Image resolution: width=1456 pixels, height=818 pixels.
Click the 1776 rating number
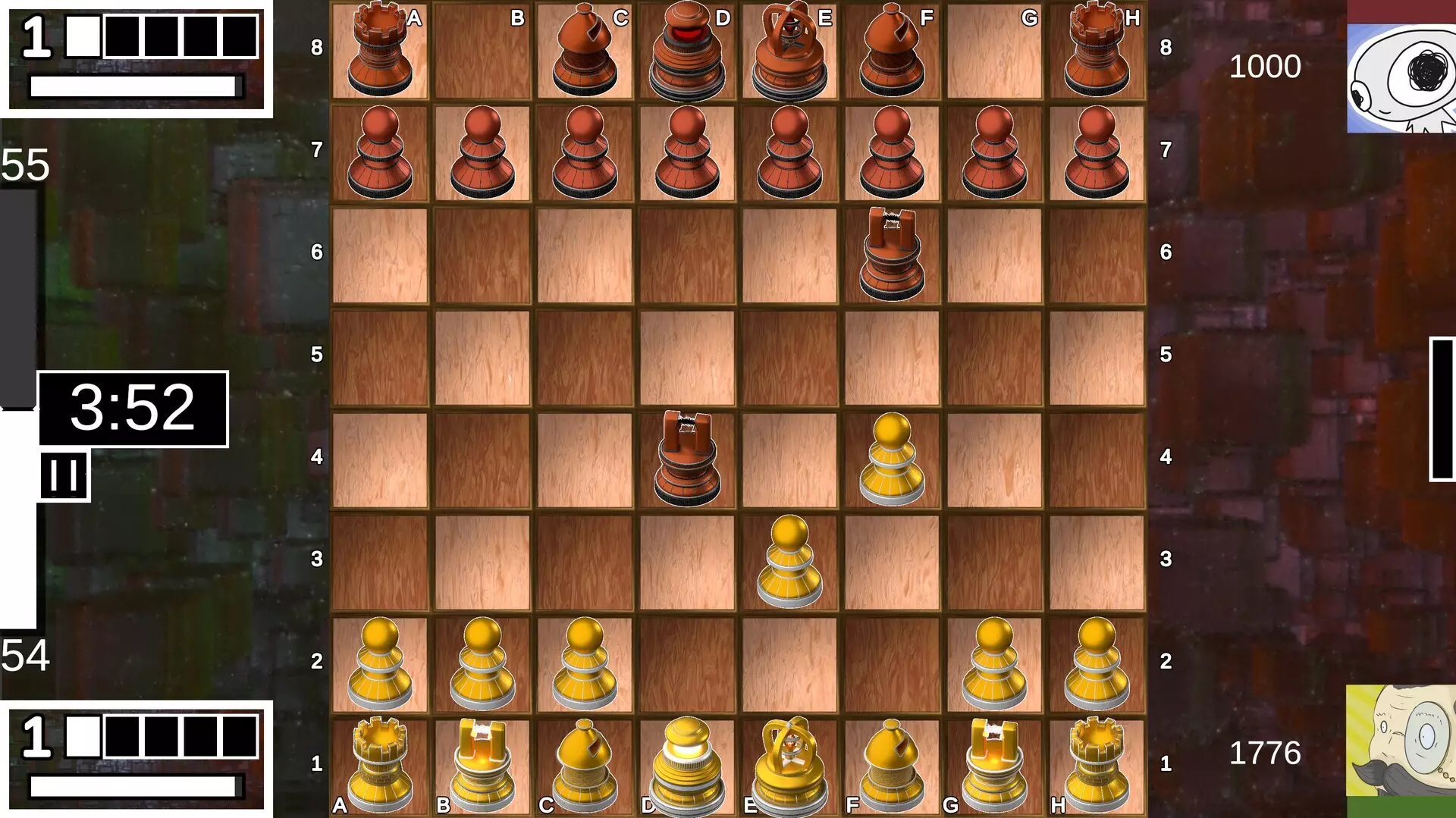coord(1265,751)
